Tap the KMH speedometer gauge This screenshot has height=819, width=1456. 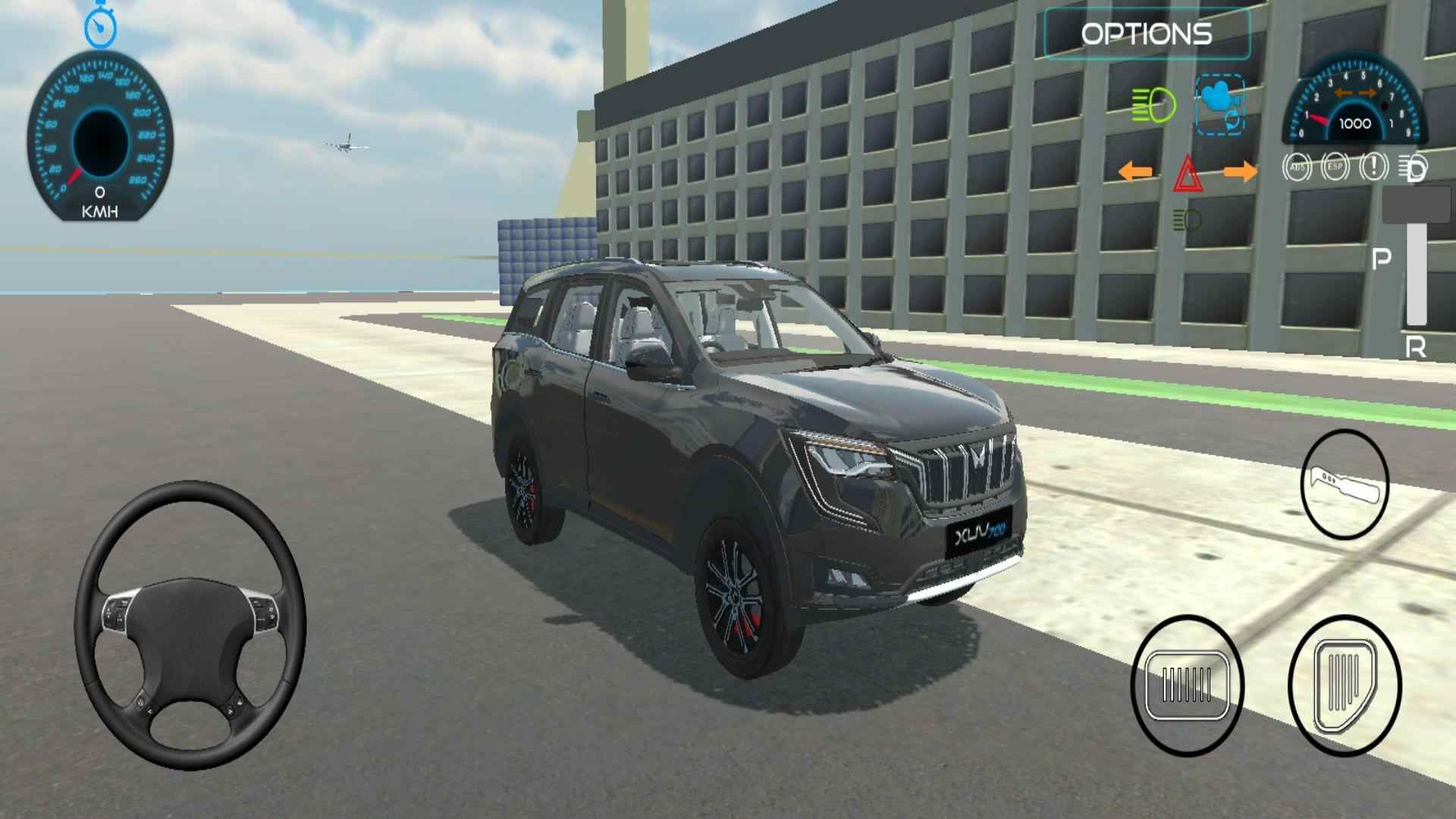click(99, 136)
